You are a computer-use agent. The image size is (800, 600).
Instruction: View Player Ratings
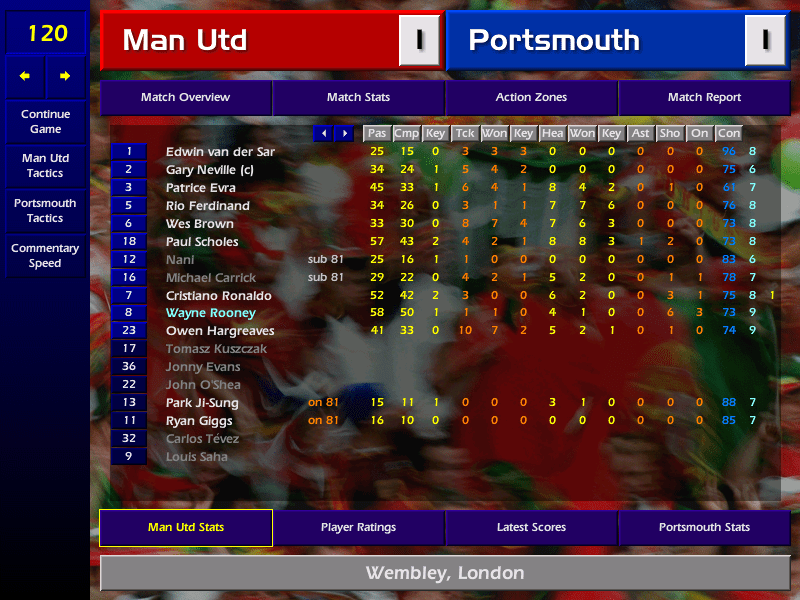coord(358,527)
